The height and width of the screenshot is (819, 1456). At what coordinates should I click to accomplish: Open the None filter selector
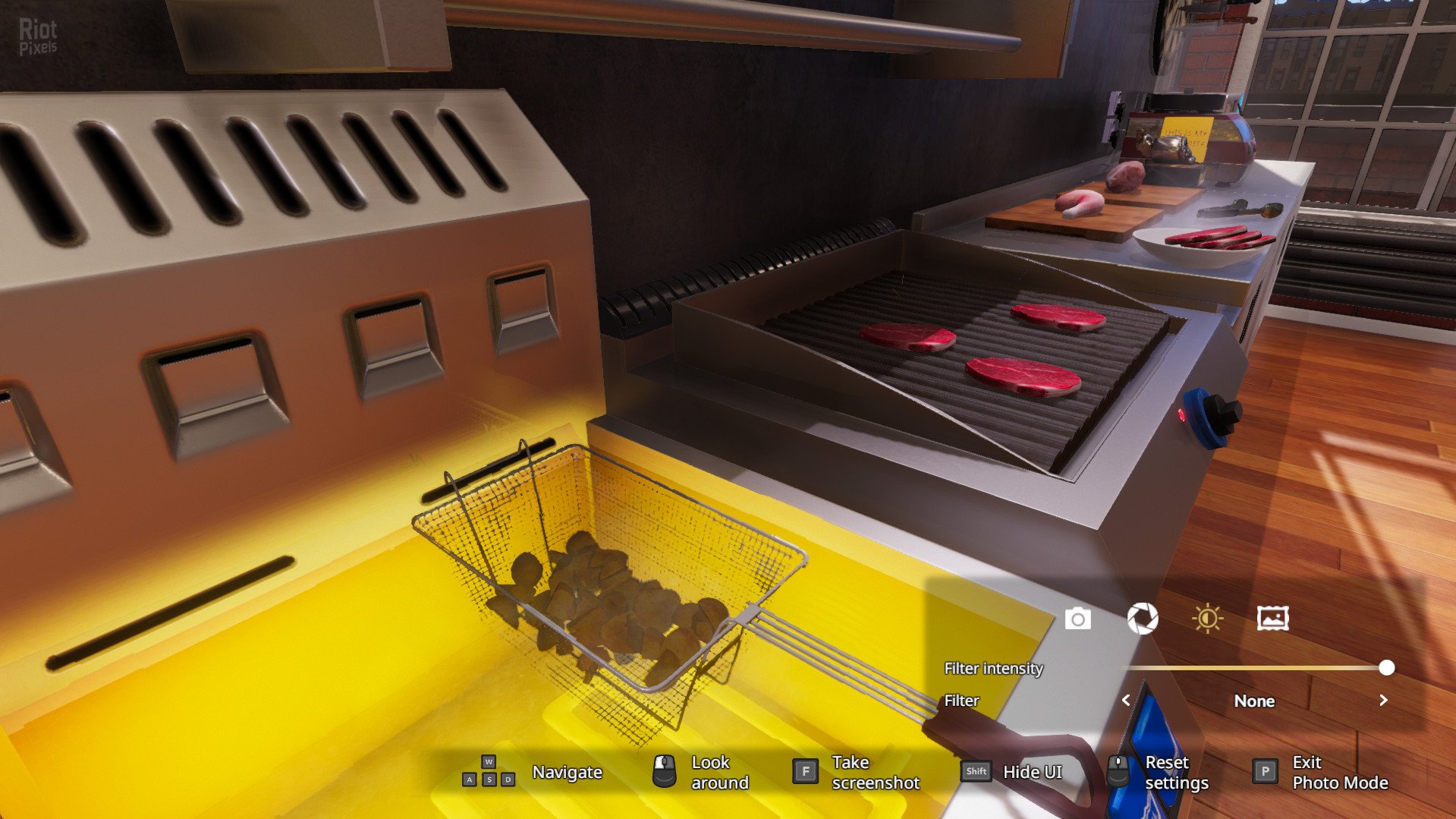(x=1254, y=701)
